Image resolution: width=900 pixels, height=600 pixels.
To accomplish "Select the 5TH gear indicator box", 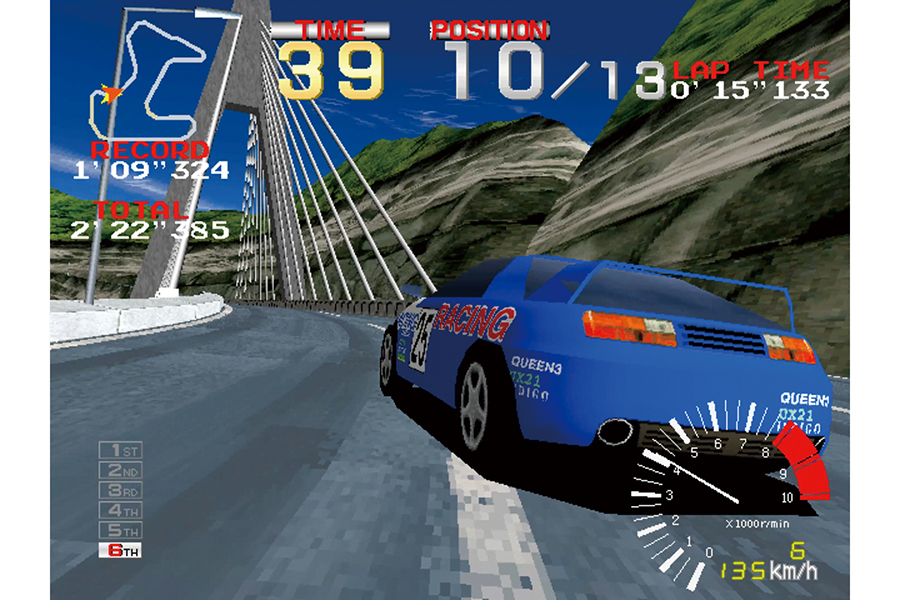I will pyautogui.click(x=120, y=530).
